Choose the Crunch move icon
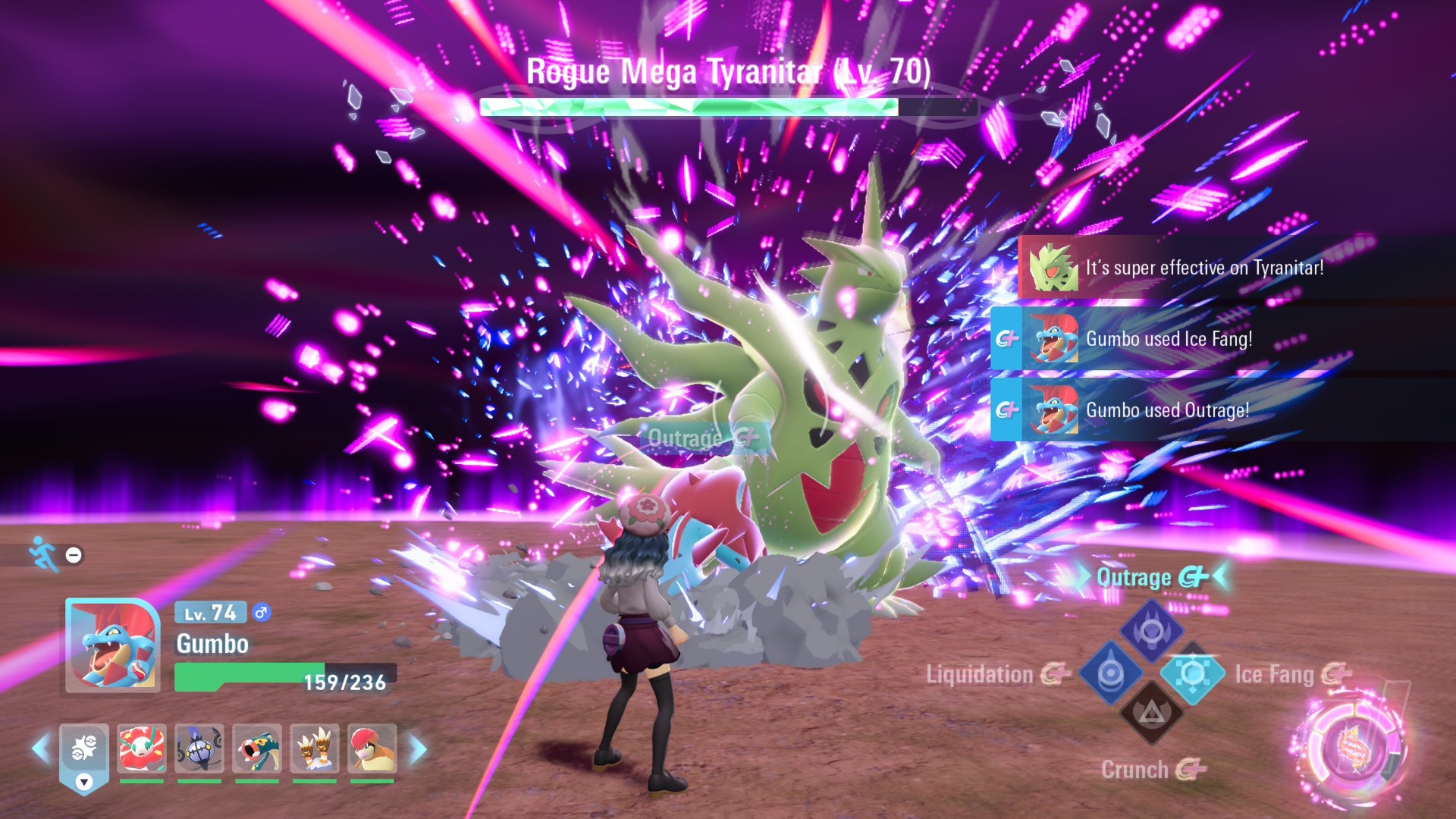 pyautogui.click(x=1151, y=714)
